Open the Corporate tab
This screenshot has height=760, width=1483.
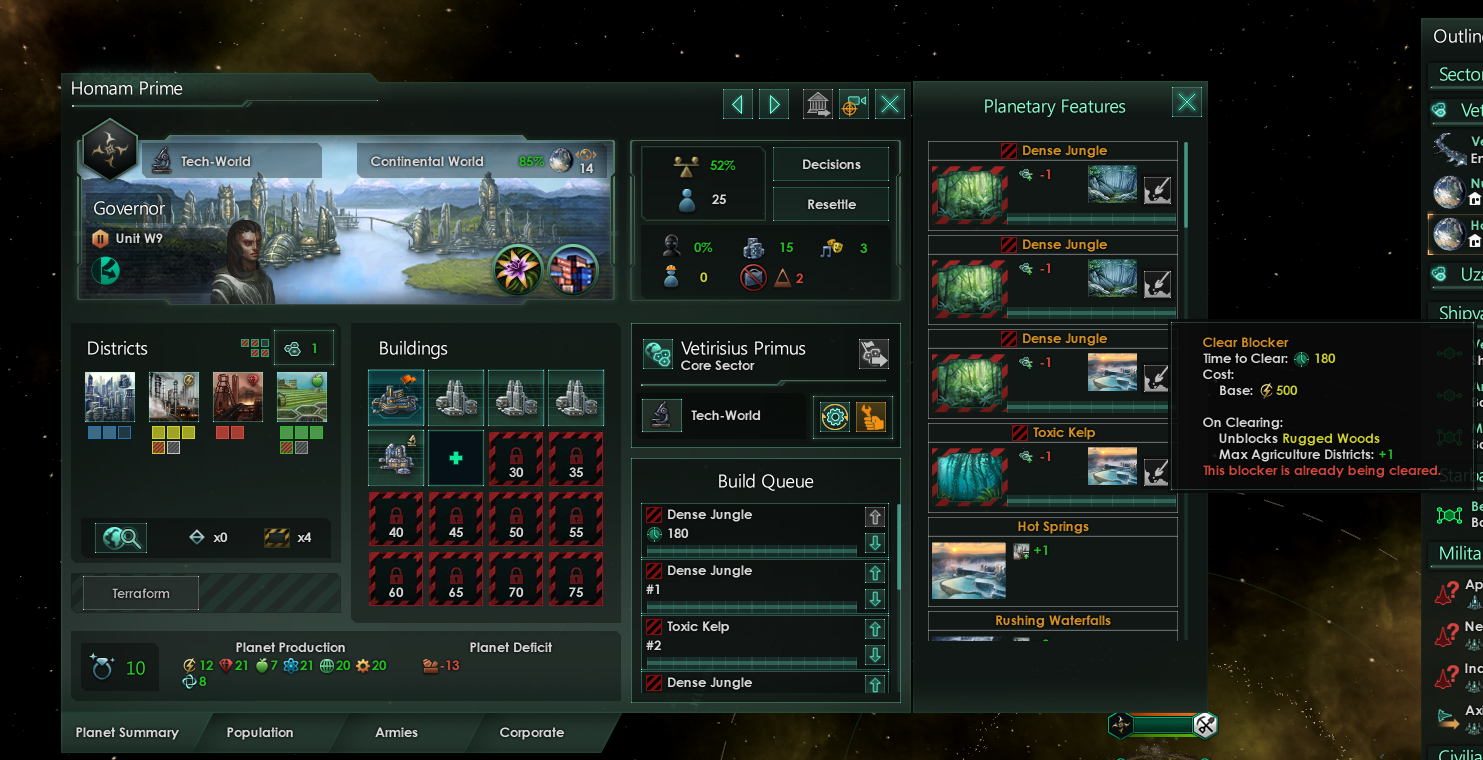pyautogui.click(x=531, y=732)
